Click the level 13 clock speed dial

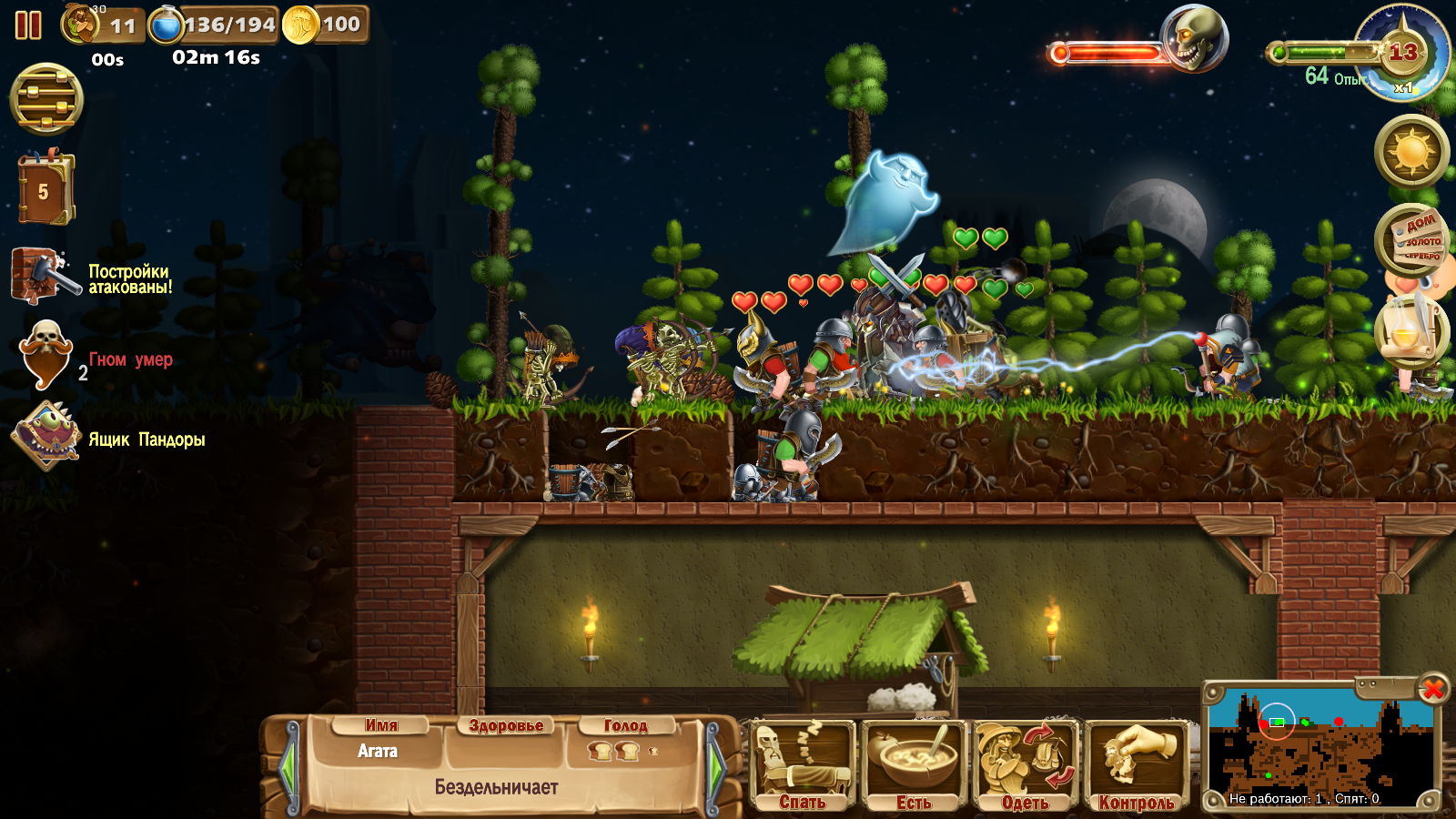[1402, 54]
